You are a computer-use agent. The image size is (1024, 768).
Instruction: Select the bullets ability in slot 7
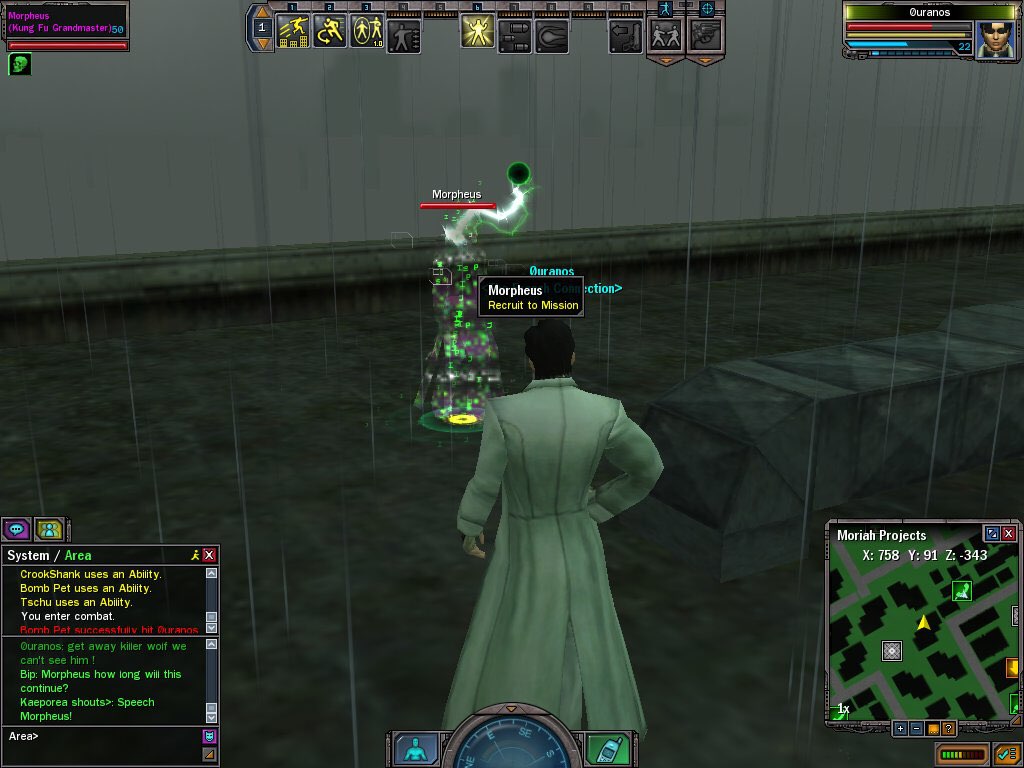(514, 36)
